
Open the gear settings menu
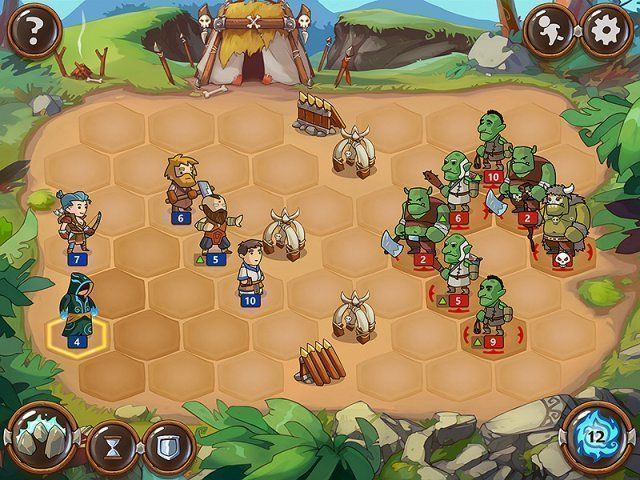(602, 30)
